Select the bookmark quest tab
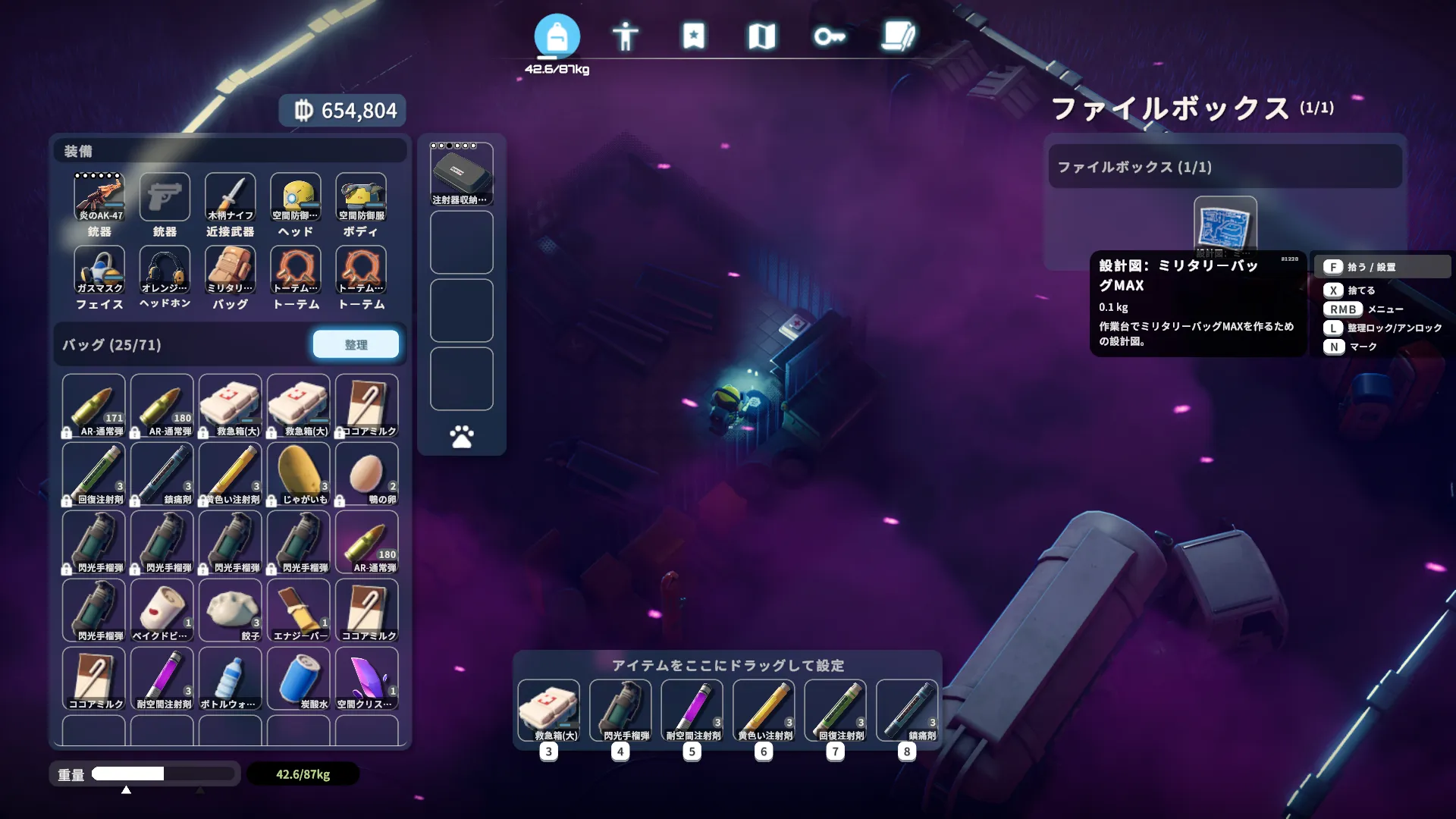 tap(693, 36)
